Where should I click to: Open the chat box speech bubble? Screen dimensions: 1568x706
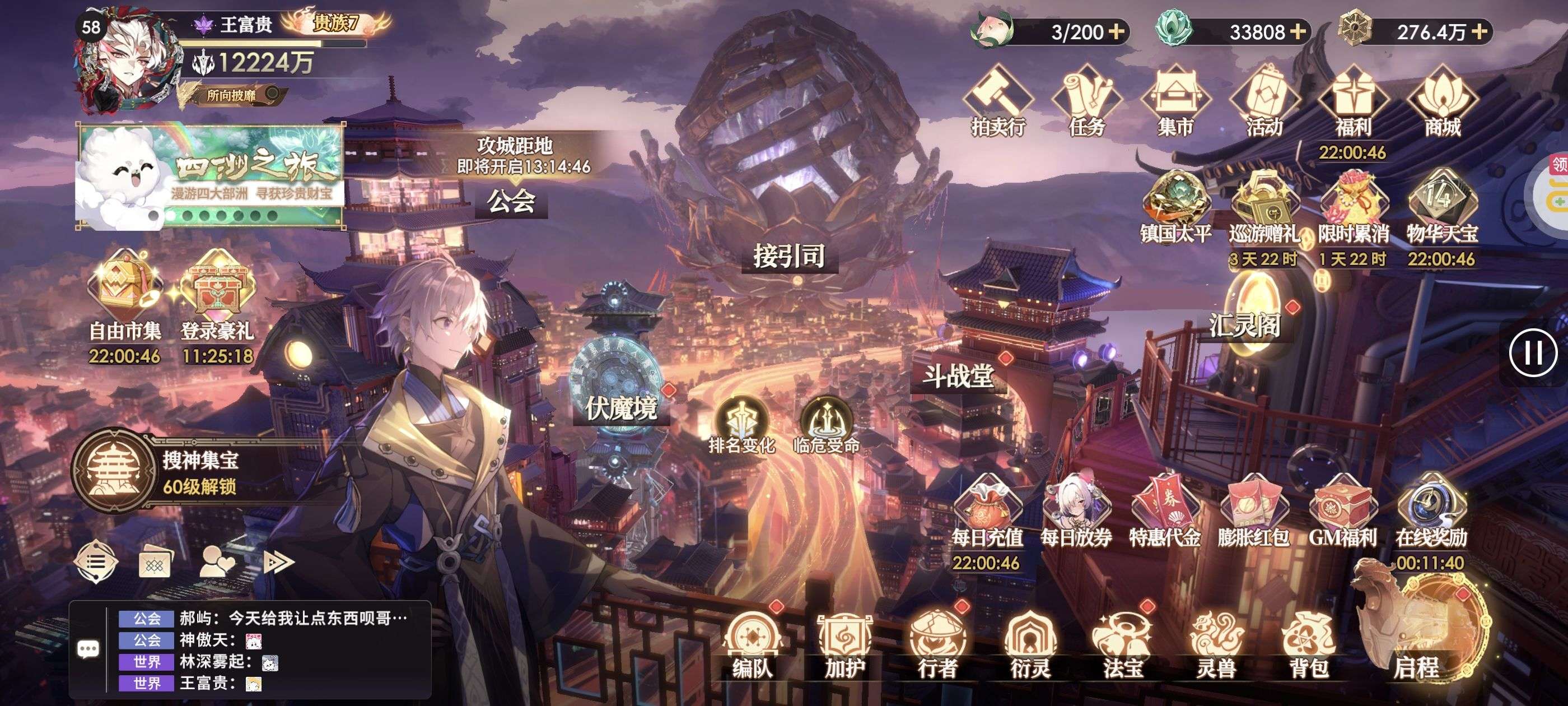[88, 649]
